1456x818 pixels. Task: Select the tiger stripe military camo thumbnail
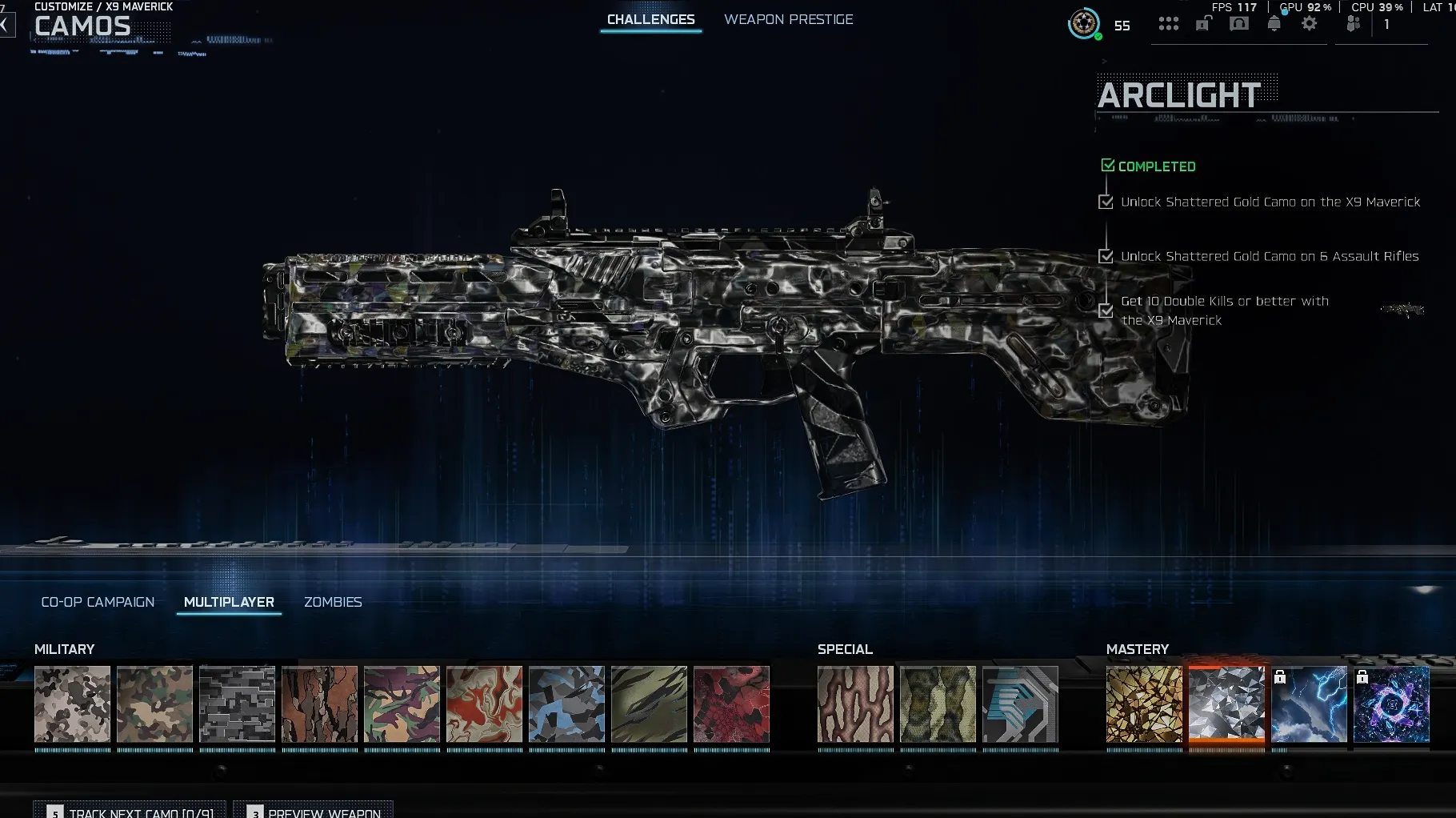(x=649, y=705)
